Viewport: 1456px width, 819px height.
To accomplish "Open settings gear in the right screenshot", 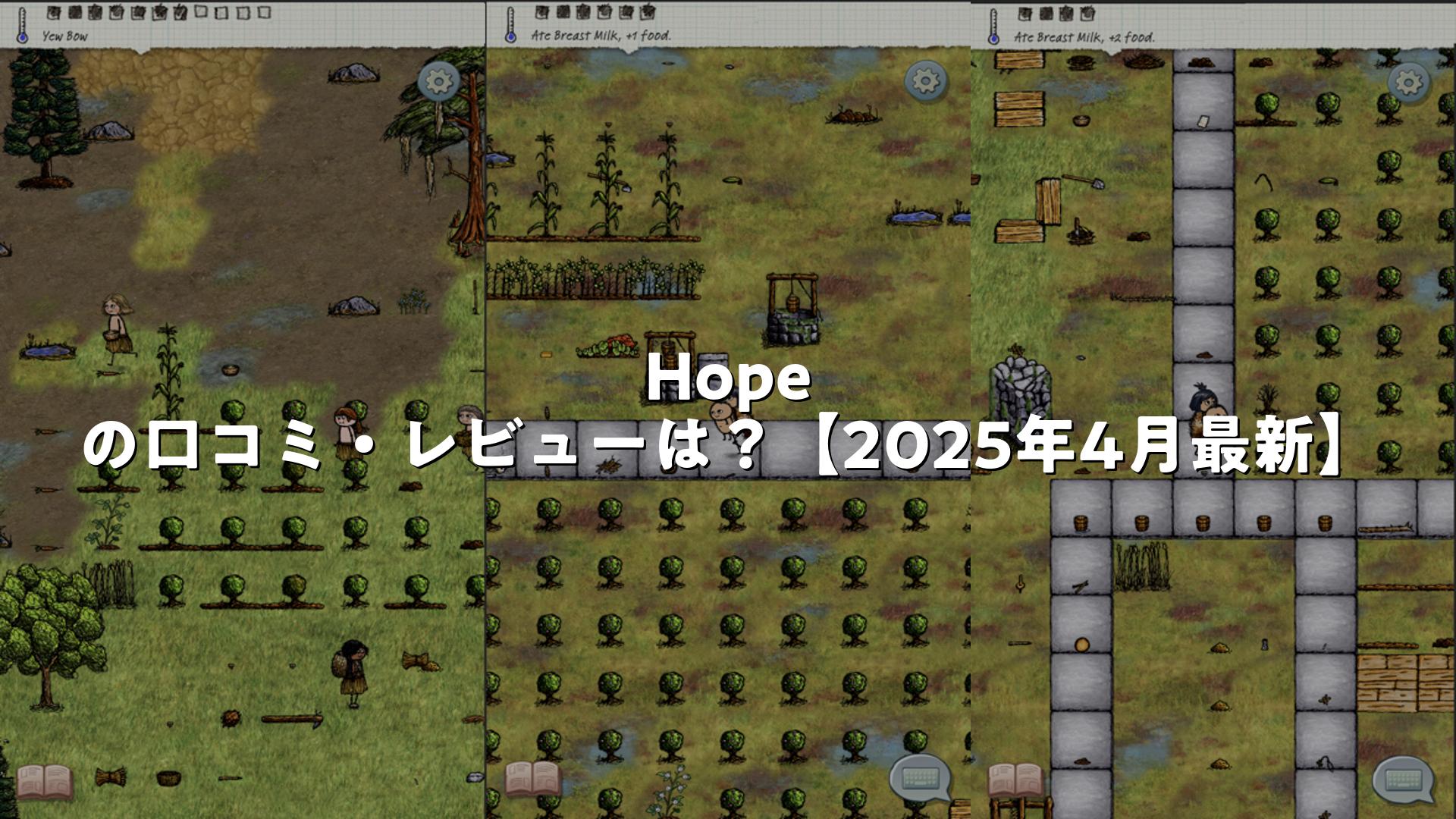I will coord(1408,81).
